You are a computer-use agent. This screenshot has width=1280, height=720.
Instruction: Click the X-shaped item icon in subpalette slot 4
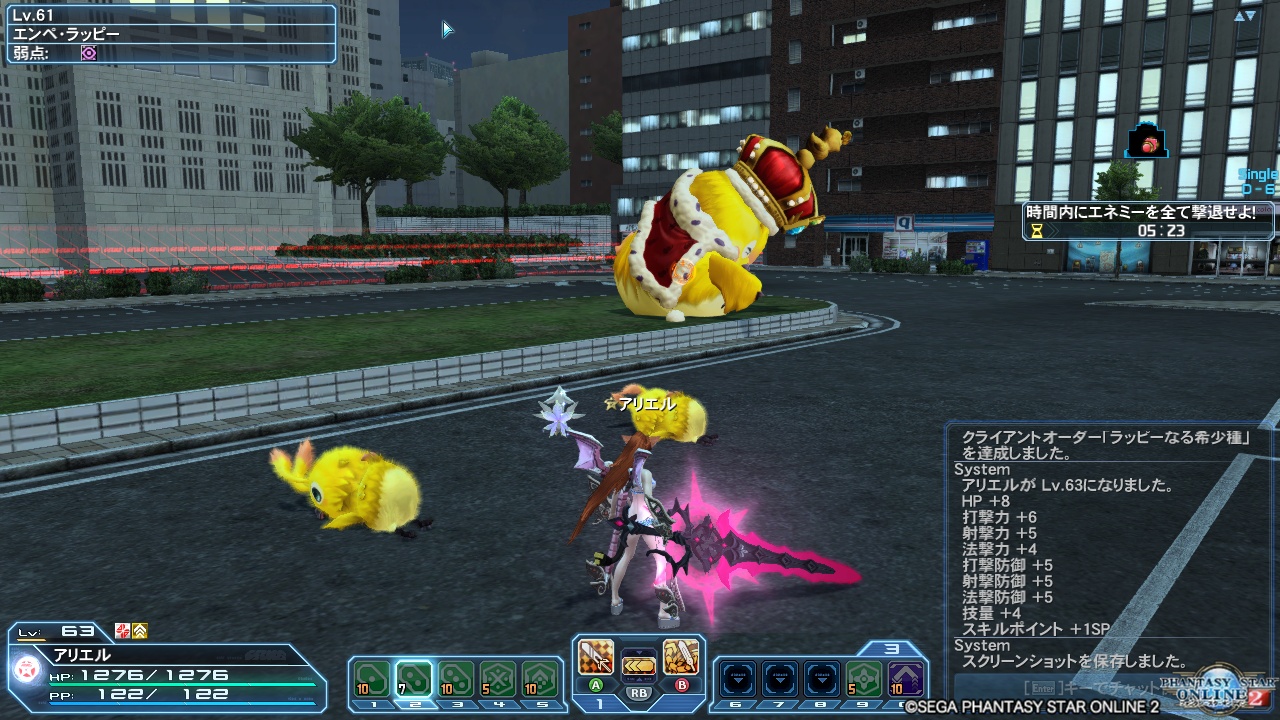pyautogui.click(x=498, y=679)
